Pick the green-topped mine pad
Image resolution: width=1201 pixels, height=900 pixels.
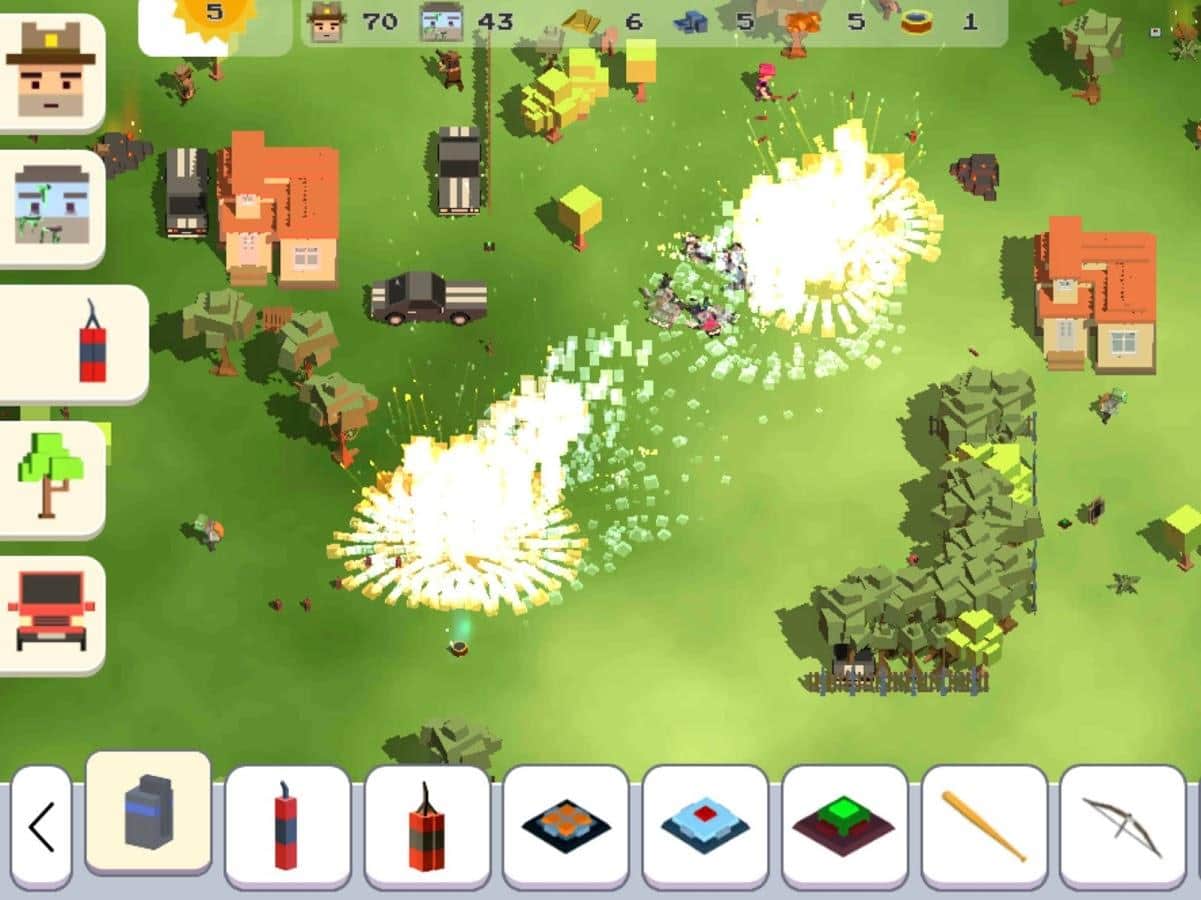click(x=844, y=826)
